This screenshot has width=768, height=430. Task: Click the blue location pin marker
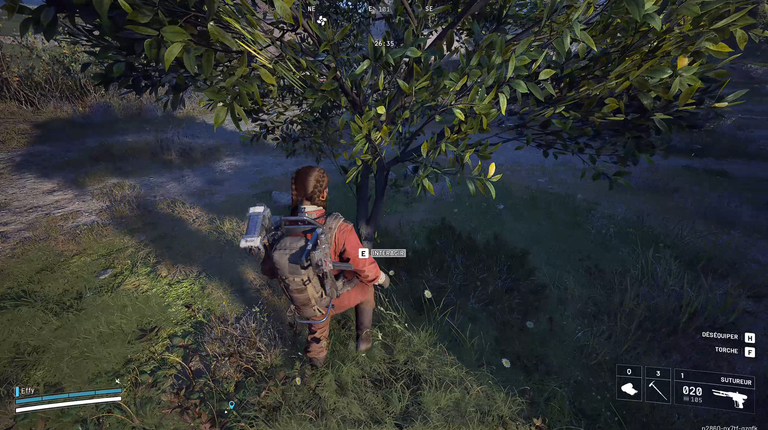[231, 406]
